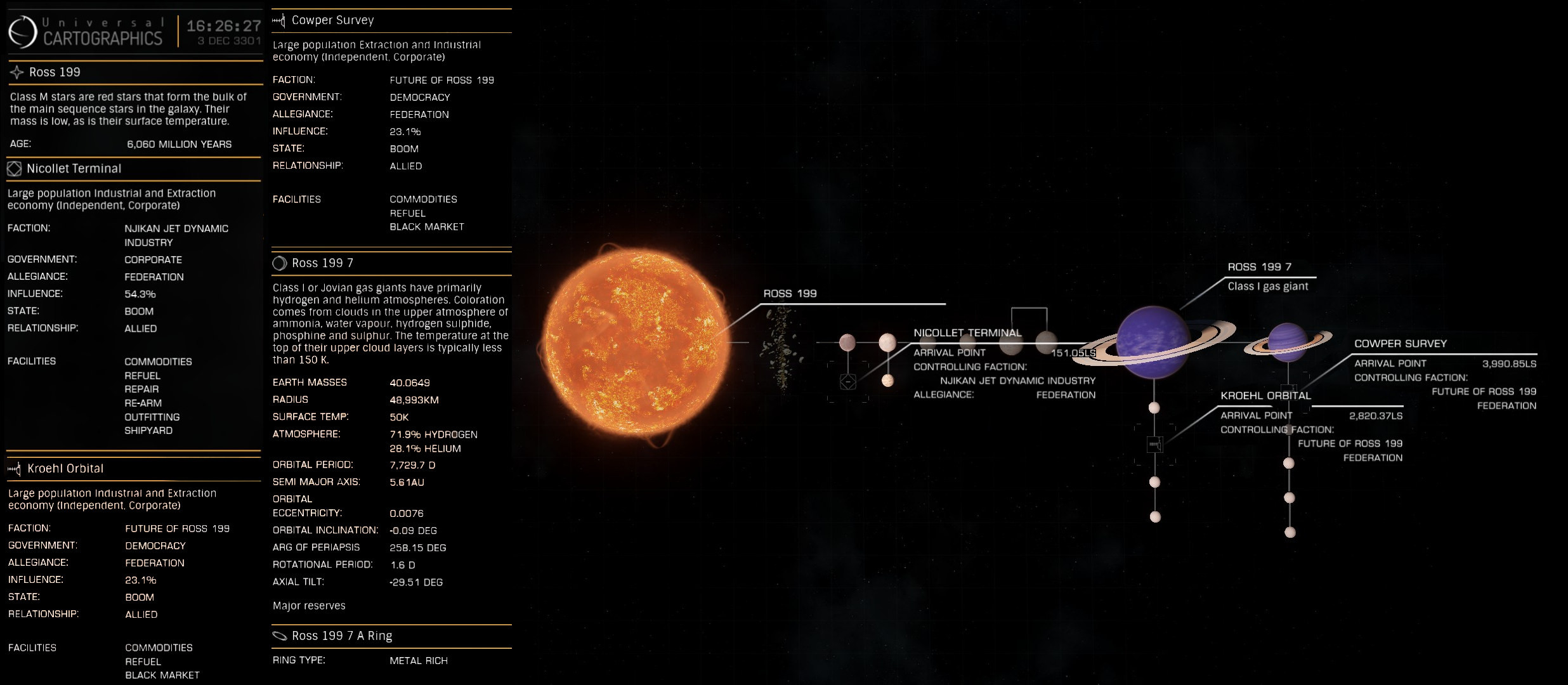Image resolution: width=1568 pixels, height=685 pixels.
Task: Open the Kroehl Orbital info panel heading
Action: click(65, 469)
